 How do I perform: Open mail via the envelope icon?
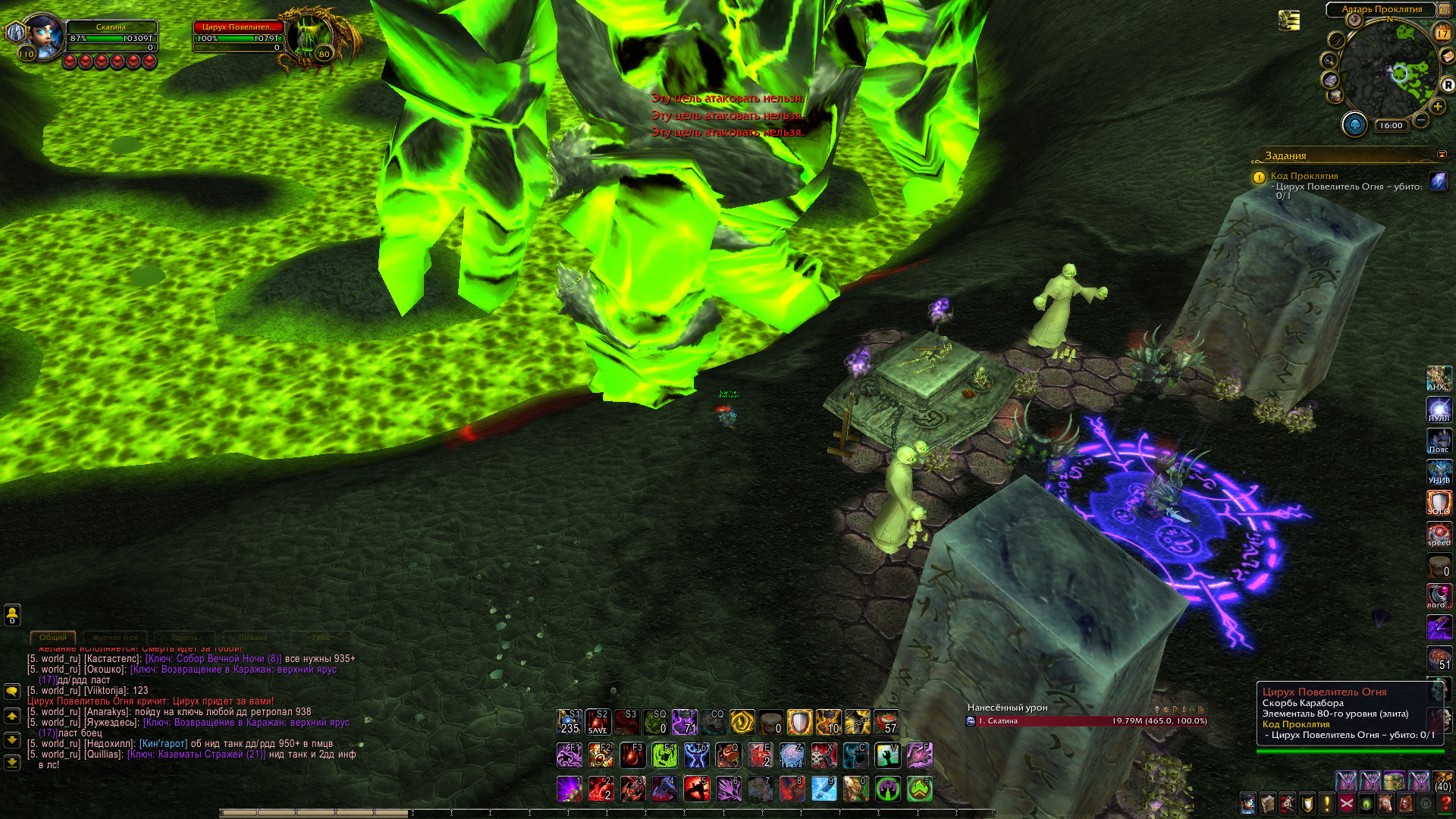(1448, 57)
